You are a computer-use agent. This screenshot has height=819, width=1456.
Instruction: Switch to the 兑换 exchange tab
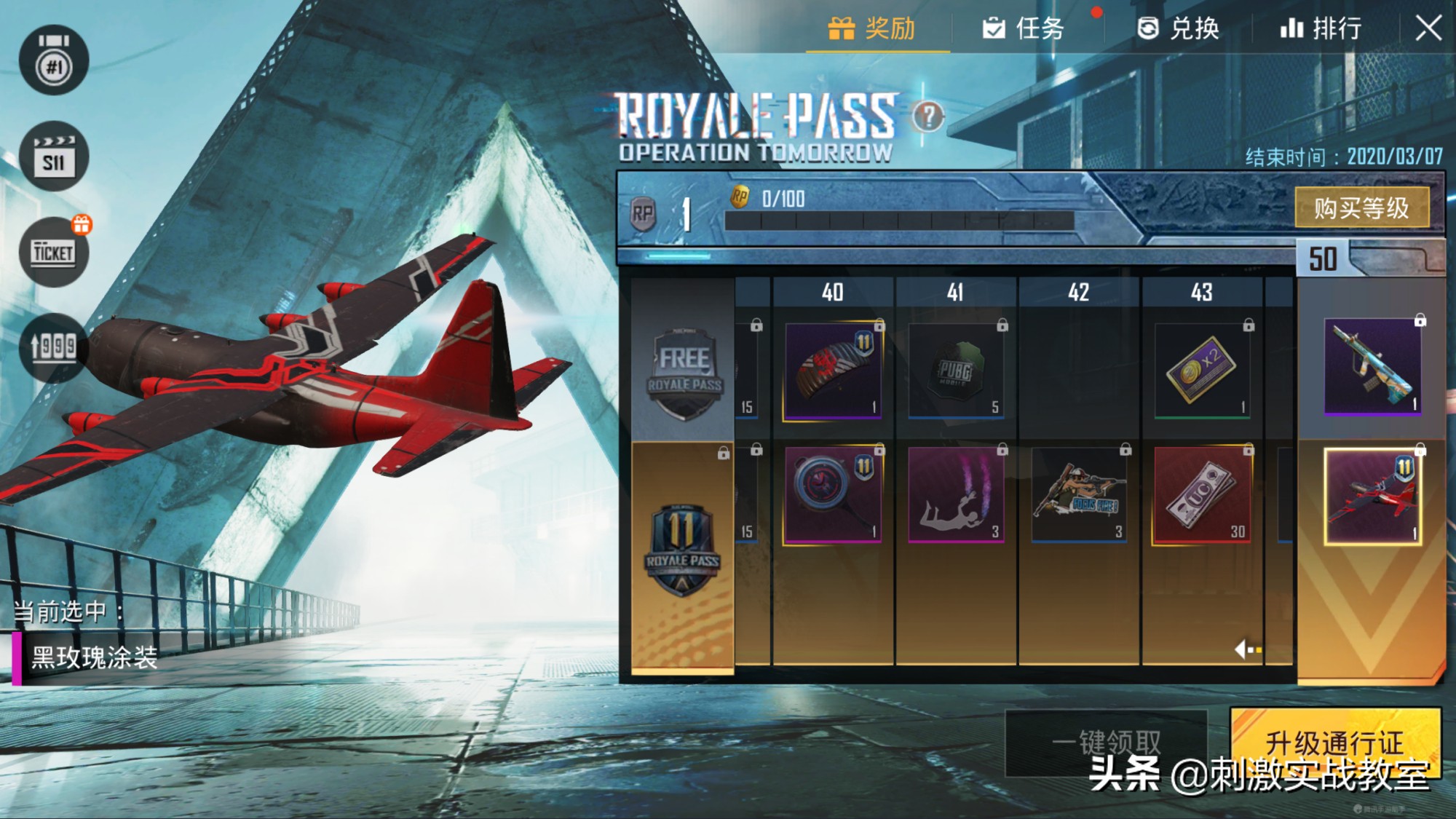1178,29
